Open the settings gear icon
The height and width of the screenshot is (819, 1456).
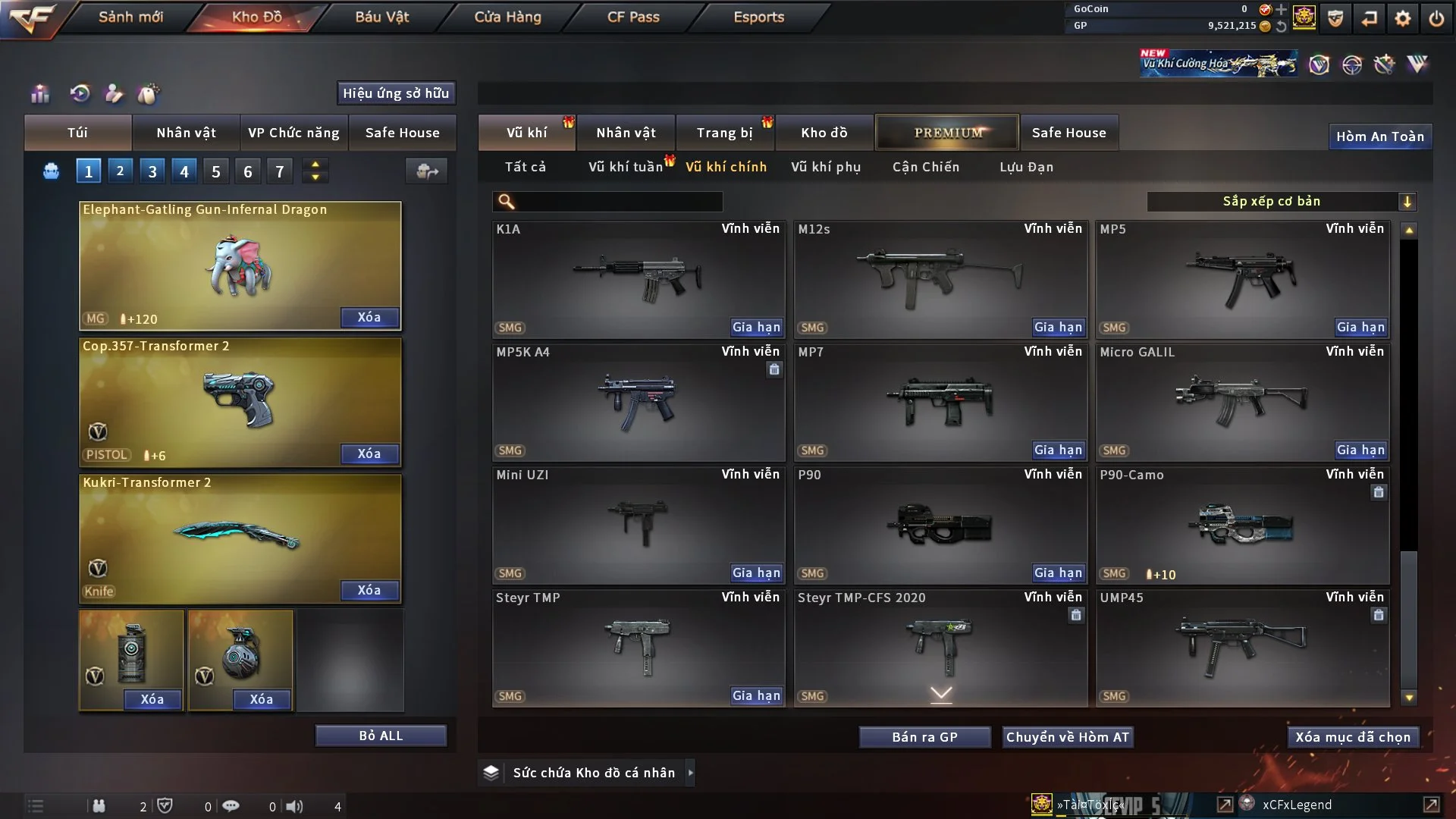pyautogui.click(x=1403, y=18)
